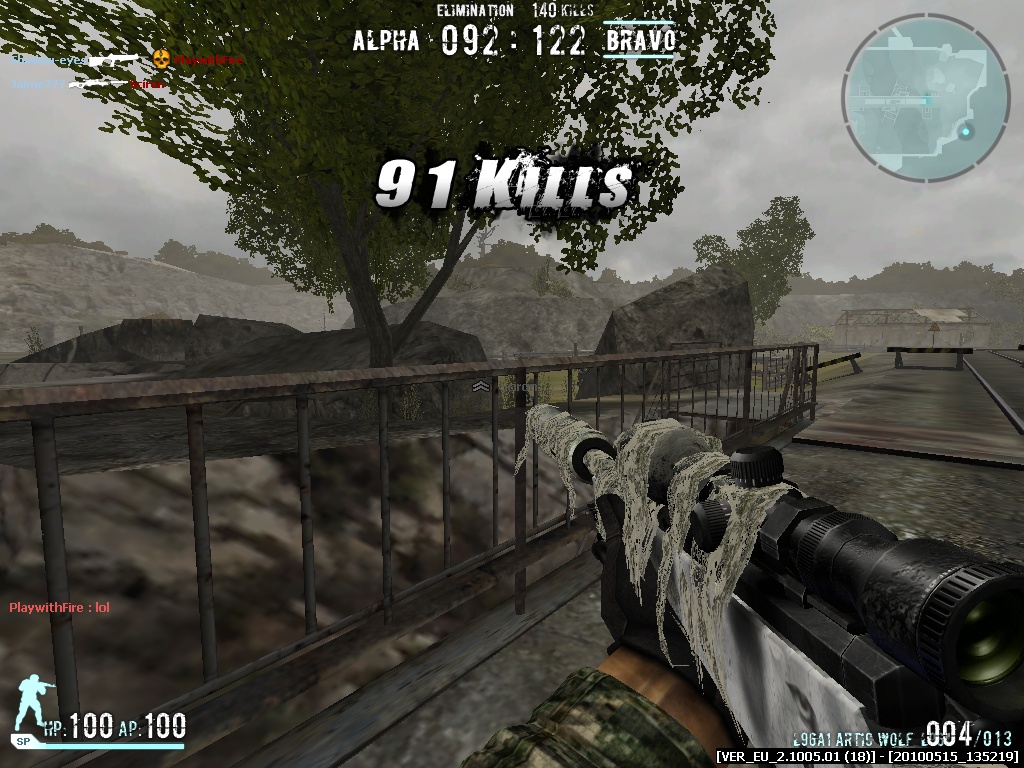Click the gold headshot skull icon

pos(160,60)
